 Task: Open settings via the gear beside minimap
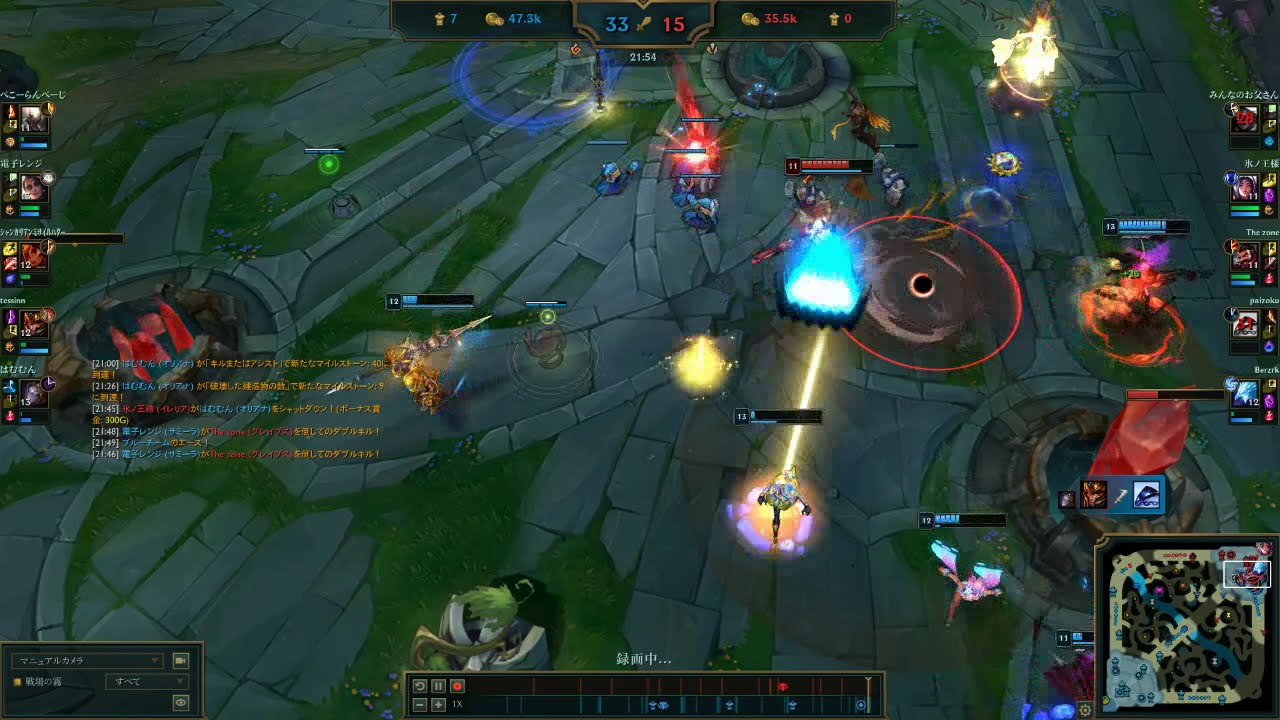[1085, 710]
